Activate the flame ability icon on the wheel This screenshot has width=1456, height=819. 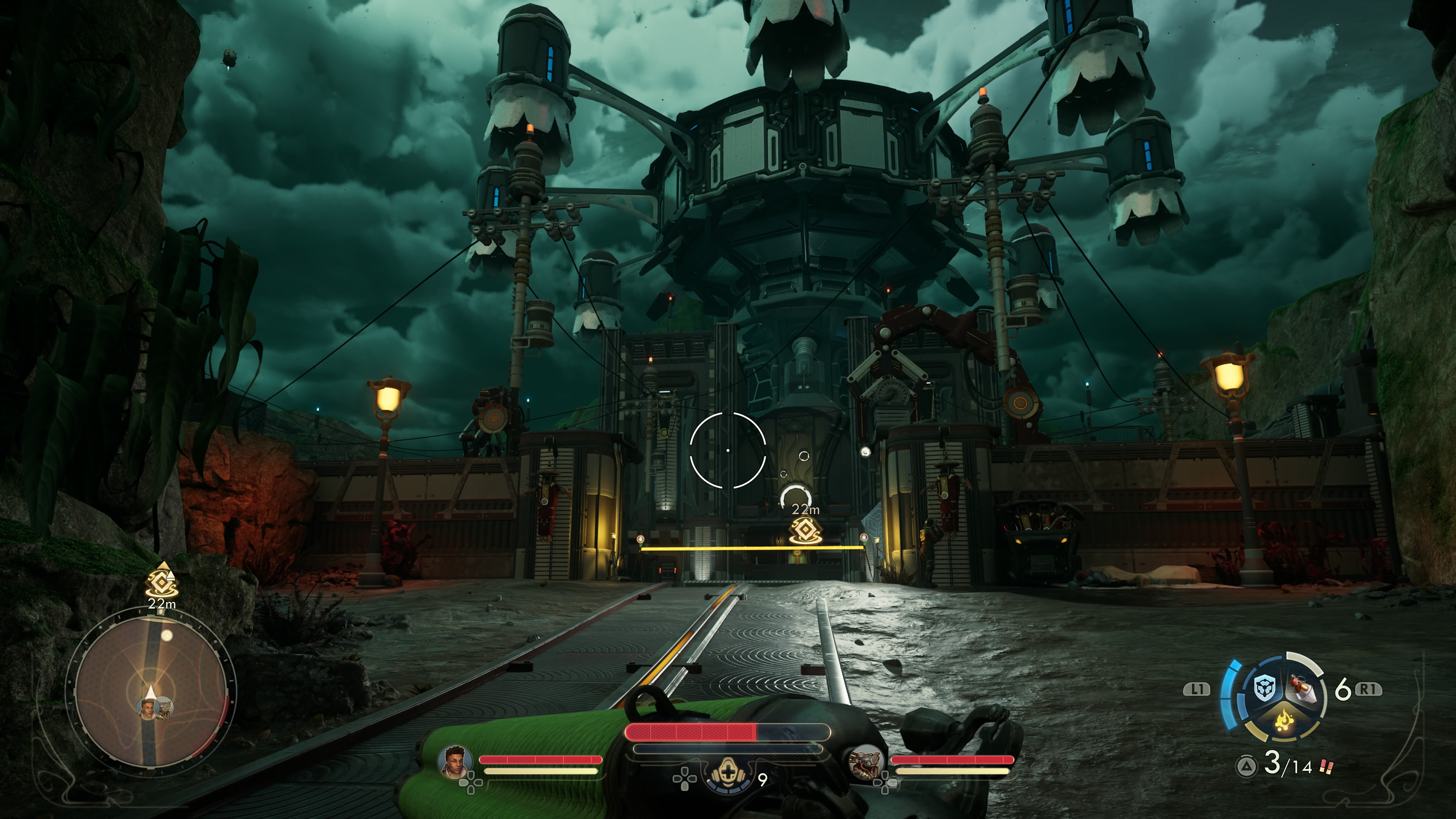coord(1284,721)
